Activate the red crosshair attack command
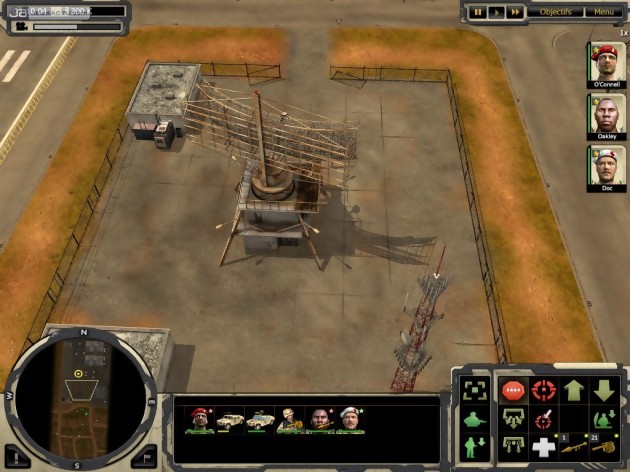This screenshot has height=472, width=630. pyautogui.click(x=543, y=391)
